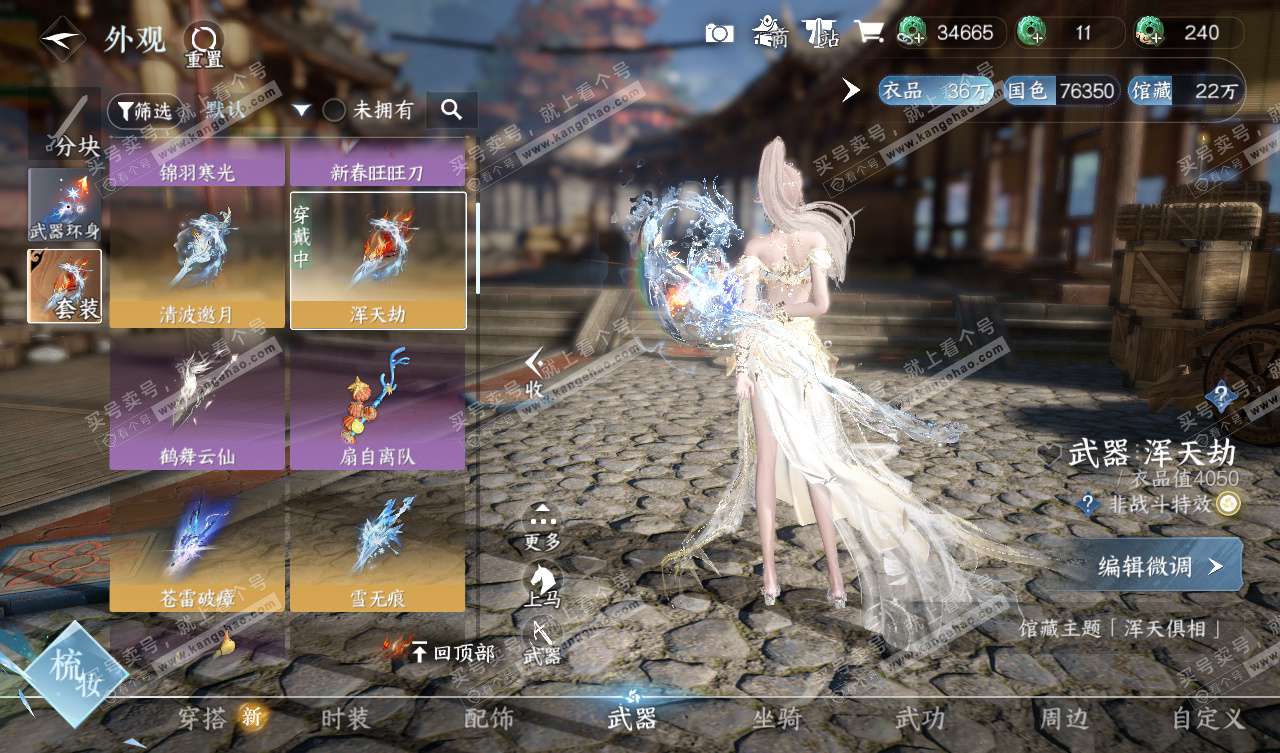Choose the 浑天劫 weapon tile
Screen dimensions: 1280x753
coord(378,260)
